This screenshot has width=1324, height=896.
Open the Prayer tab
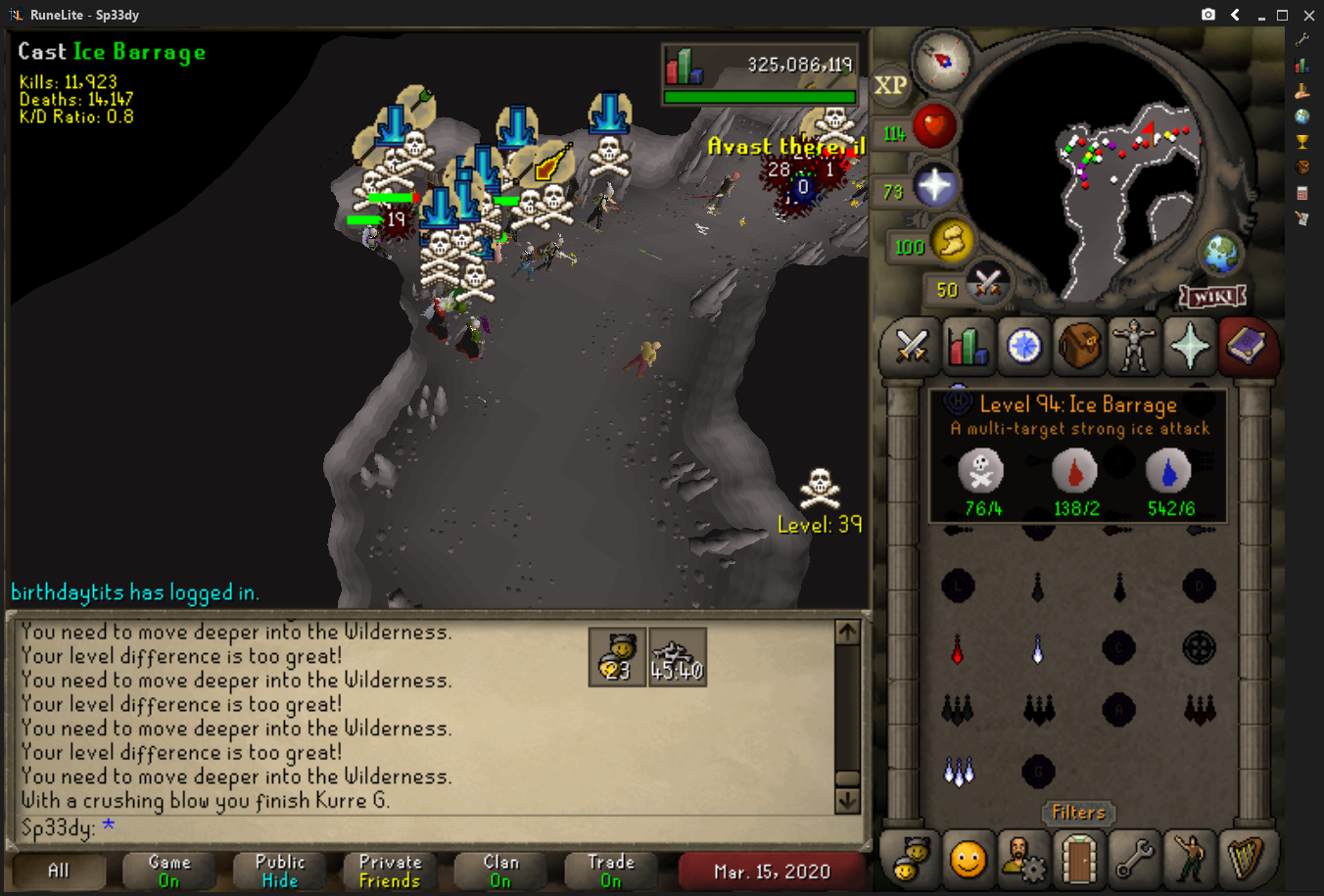click(x=1190, y=347)
